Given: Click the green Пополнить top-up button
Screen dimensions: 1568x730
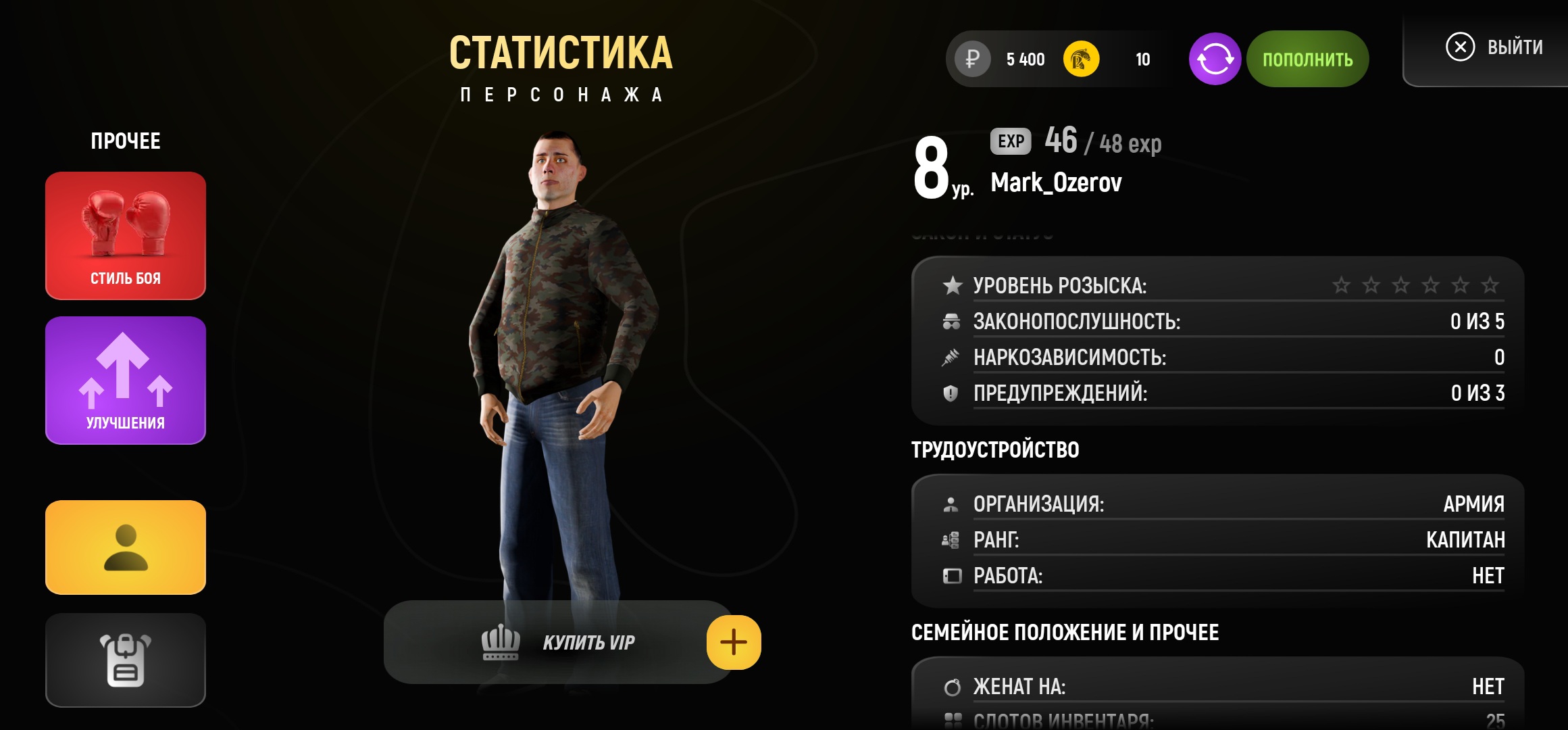Looking at the screenshot, I should pos(1307,59).
